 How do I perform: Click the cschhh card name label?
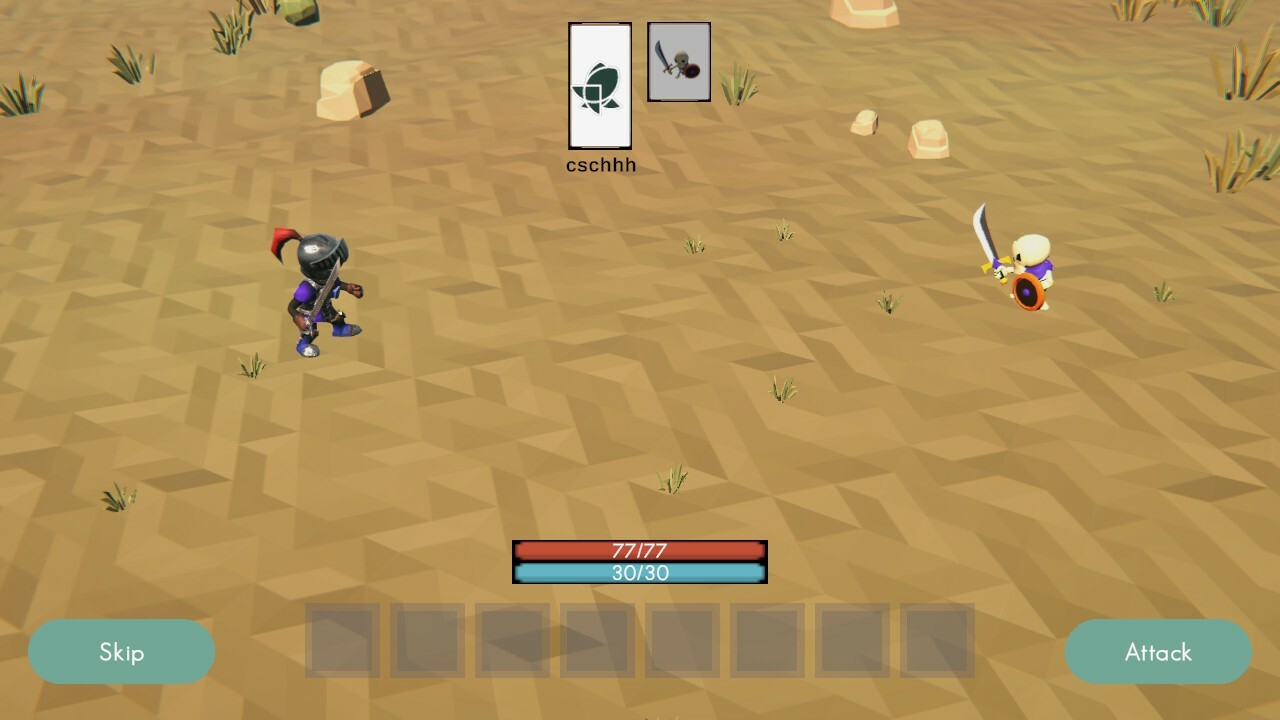coord(600,164)
